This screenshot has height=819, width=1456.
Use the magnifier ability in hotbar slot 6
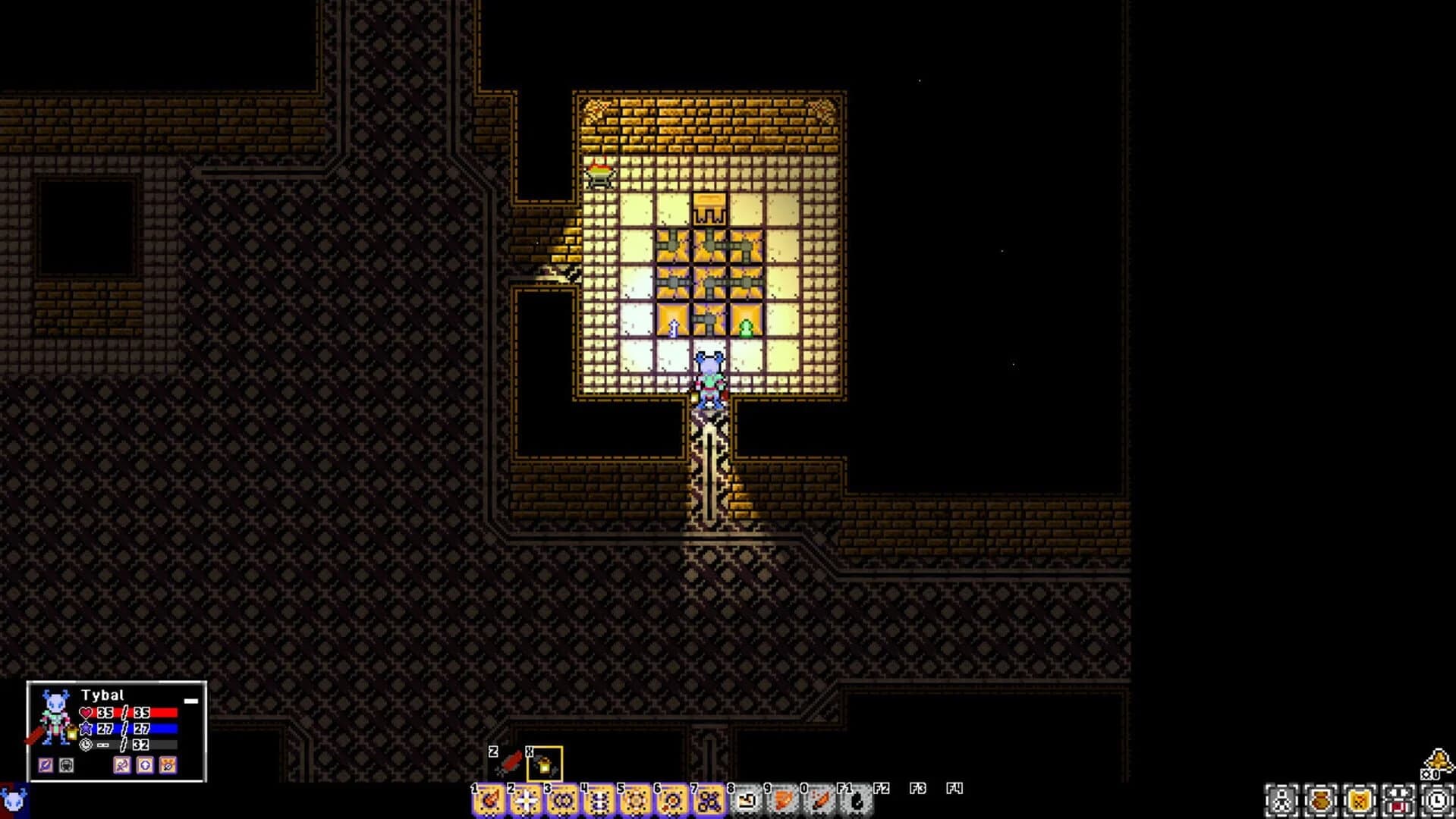point(671,801)
